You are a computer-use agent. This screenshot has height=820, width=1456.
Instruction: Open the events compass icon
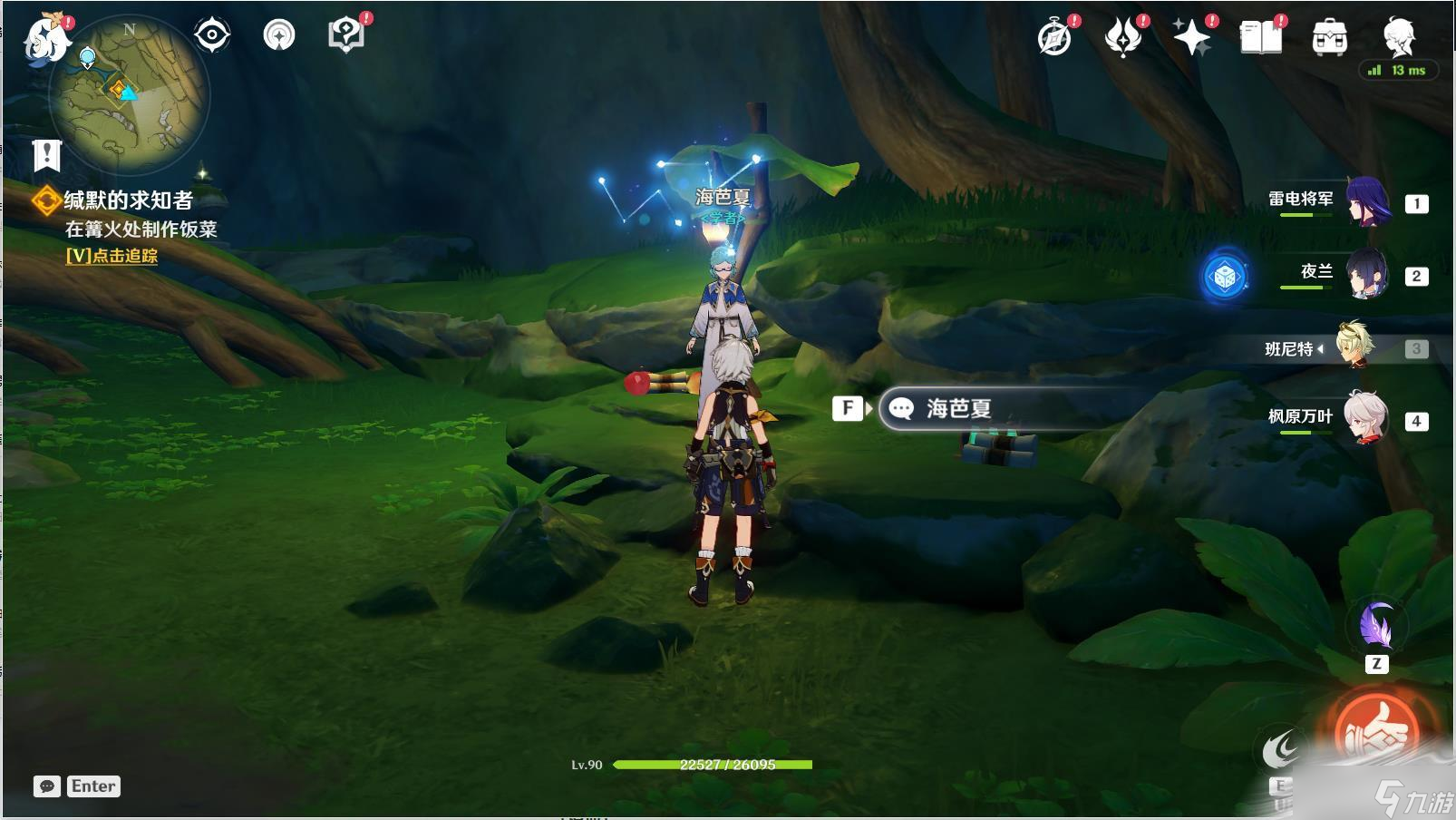1054,38
